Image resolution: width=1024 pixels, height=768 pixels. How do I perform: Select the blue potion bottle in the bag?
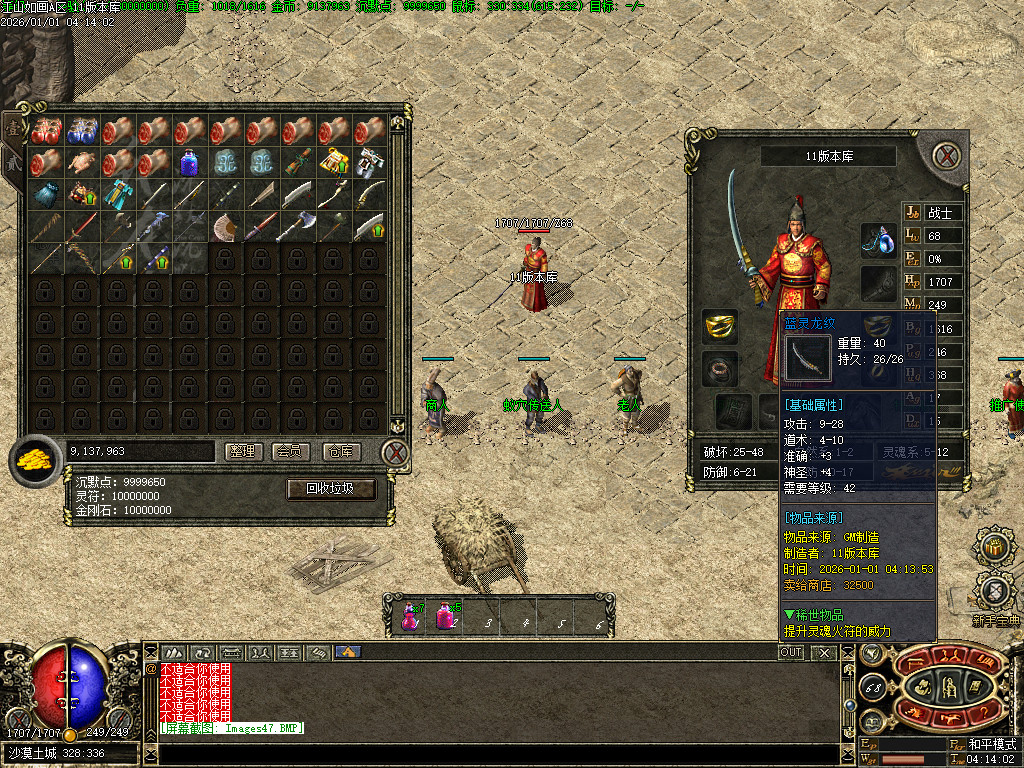click(189, 162)
